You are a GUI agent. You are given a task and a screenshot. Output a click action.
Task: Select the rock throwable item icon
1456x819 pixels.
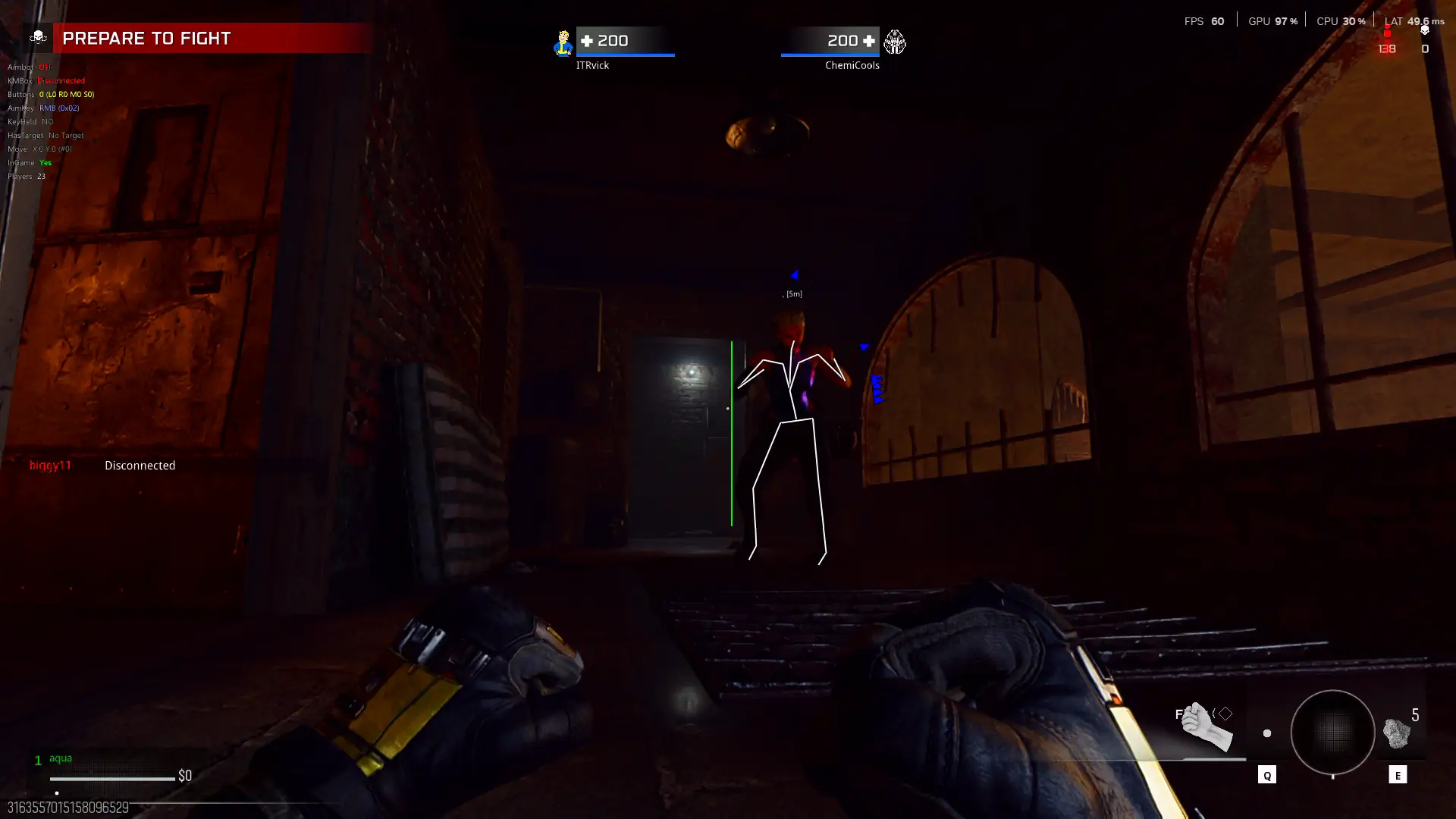(x=1396, y=733)
